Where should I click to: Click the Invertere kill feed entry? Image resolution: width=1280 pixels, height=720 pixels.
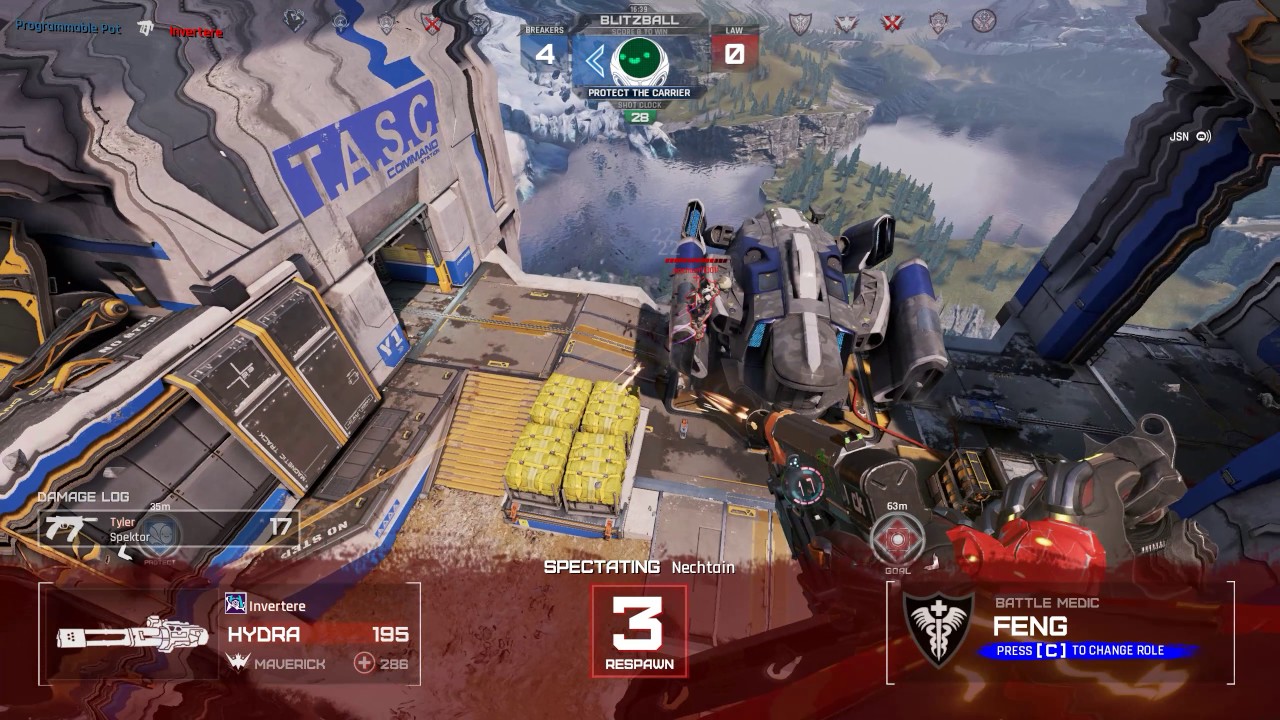tap(195, 31)
